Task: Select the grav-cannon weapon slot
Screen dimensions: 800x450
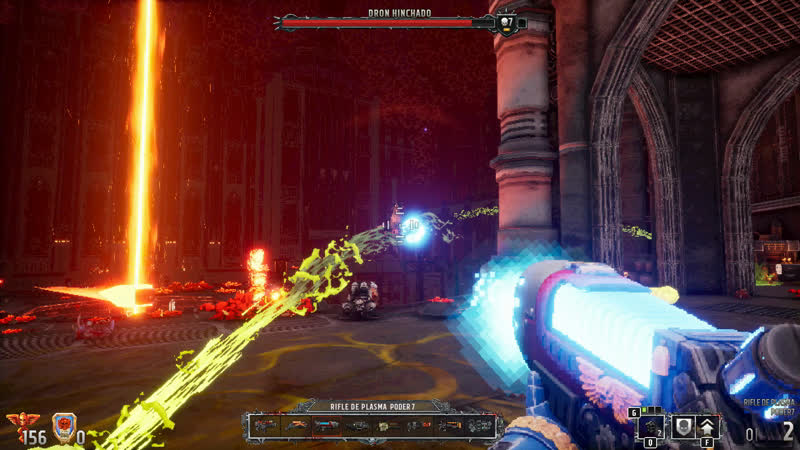Action: tap(481, 426)
